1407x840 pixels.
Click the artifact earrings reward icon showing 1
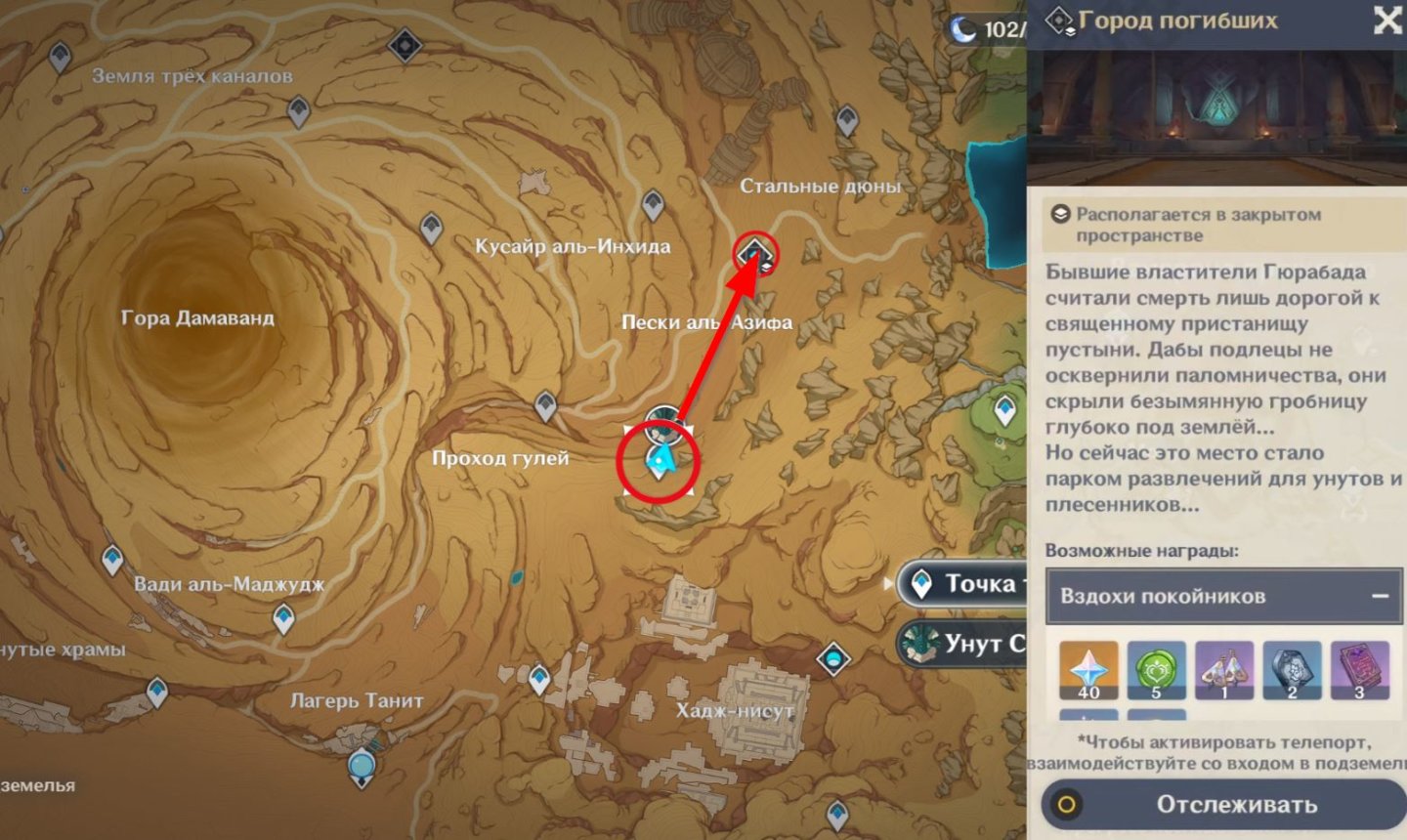click(x=1224, y=669)
